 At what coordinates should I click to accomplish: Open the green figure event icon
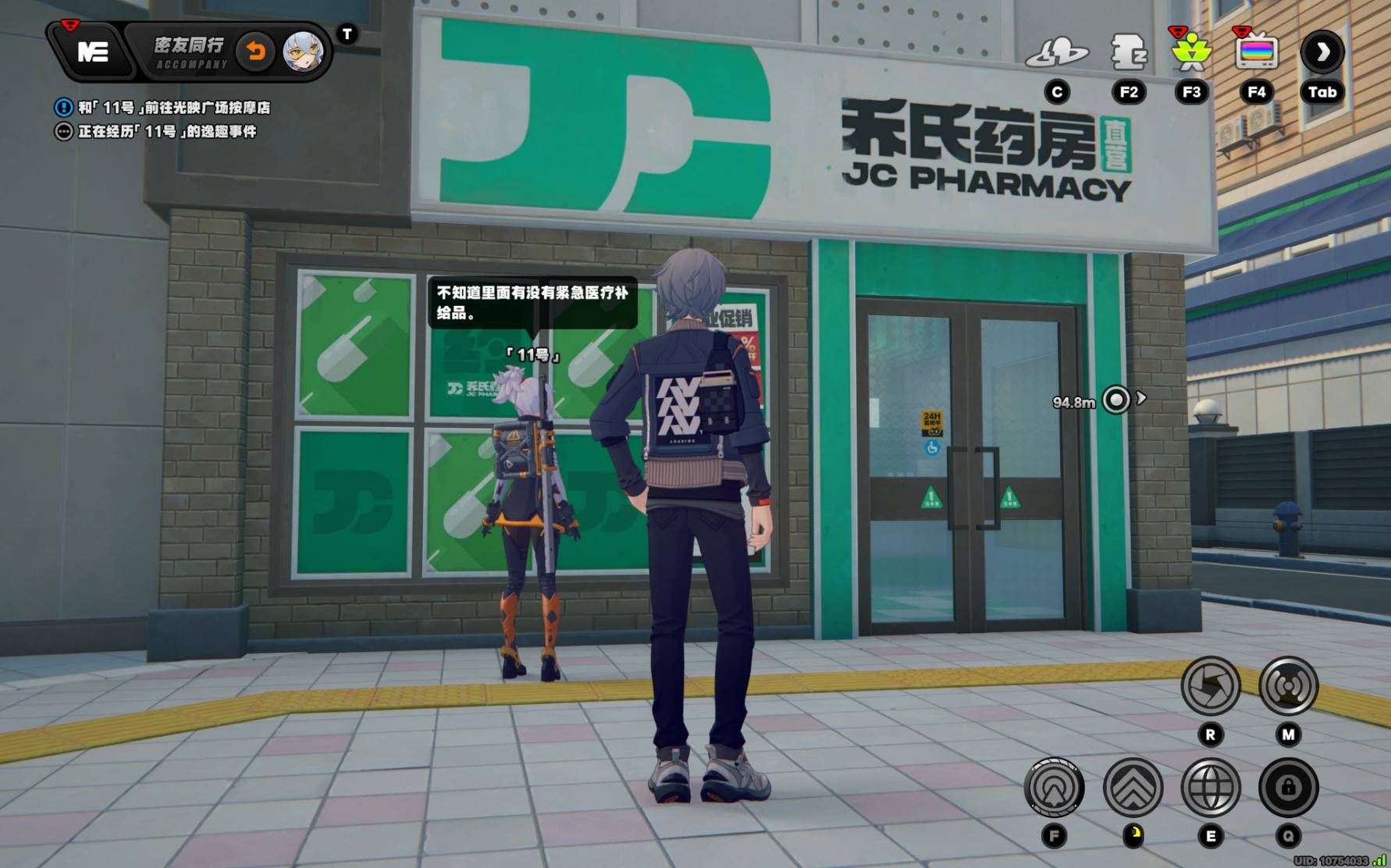[x=1191, y=52]
